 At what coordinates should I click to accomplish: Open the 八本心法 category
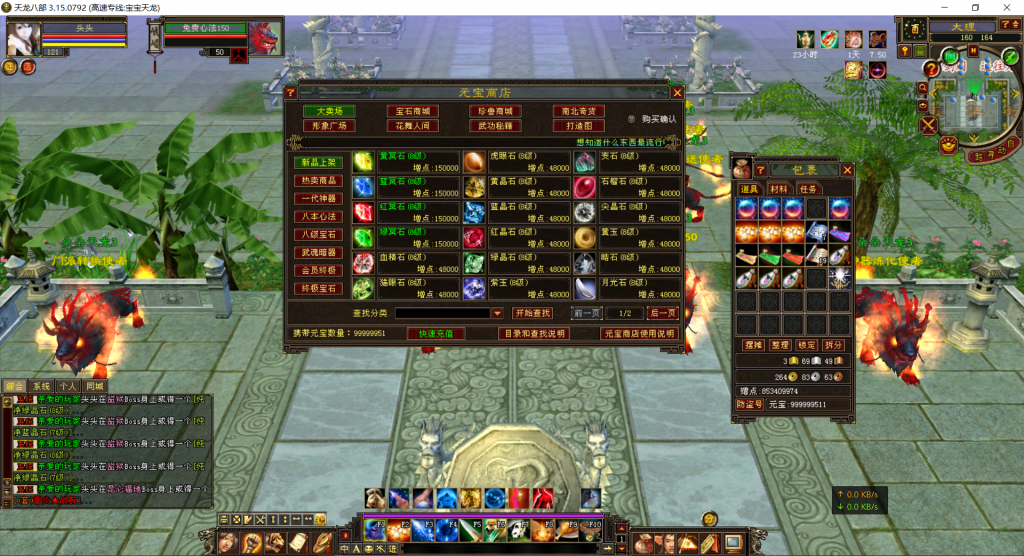coord(319,216)
